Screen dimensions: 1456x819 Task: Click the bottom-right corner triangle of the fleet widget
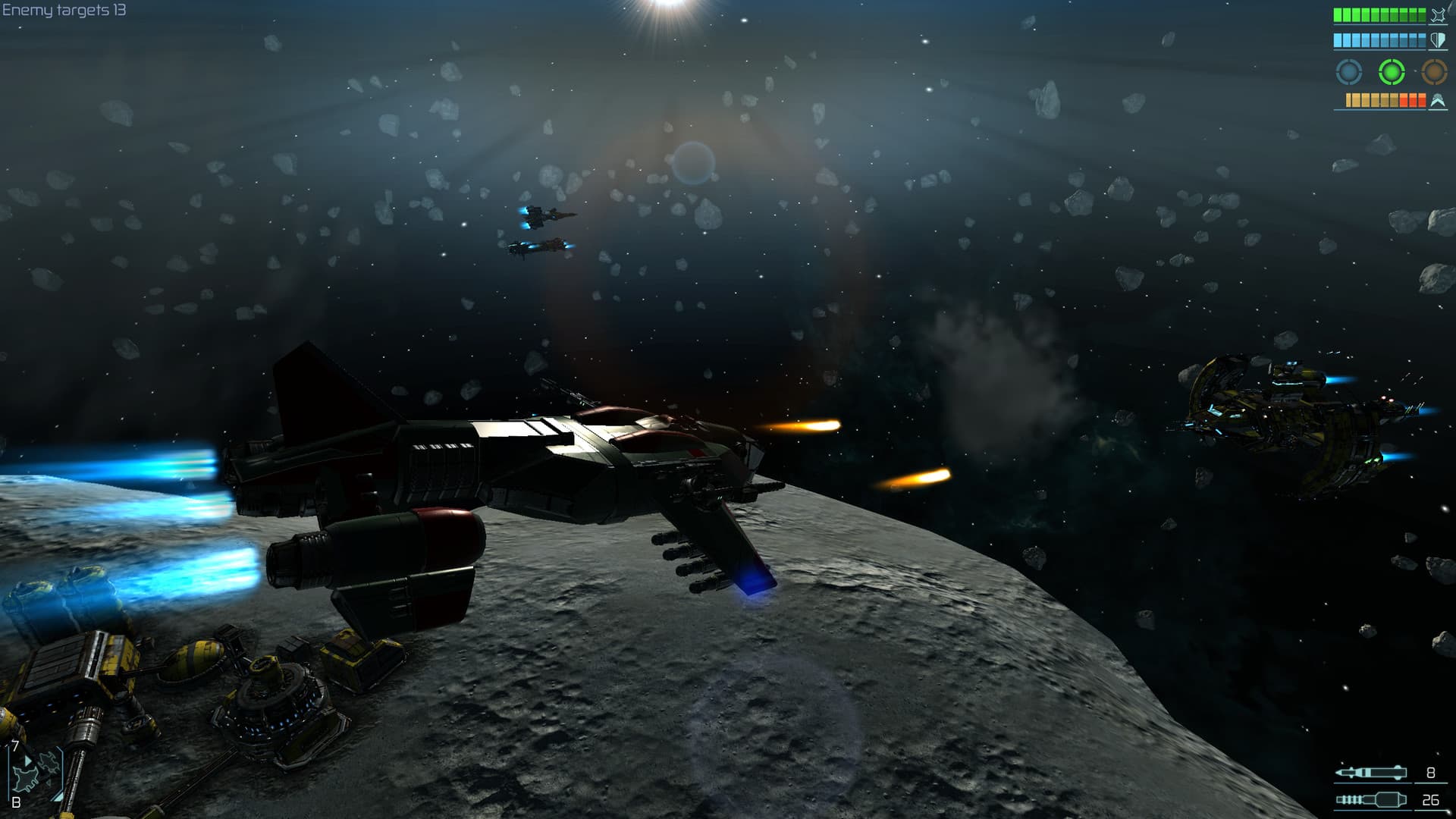[x=58, y=797]
